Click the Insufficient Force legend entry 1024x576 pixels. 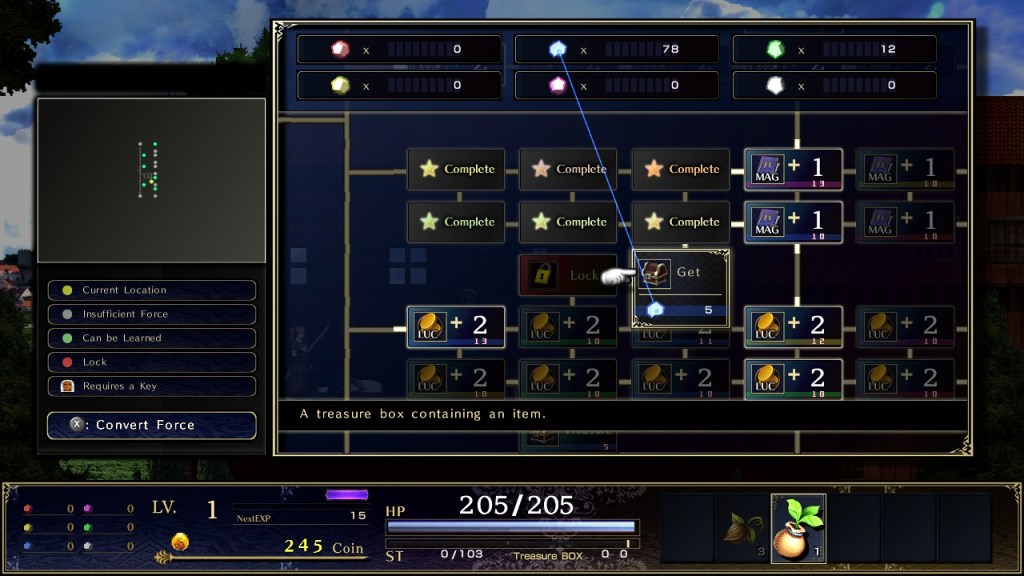(x=151, y=314)
